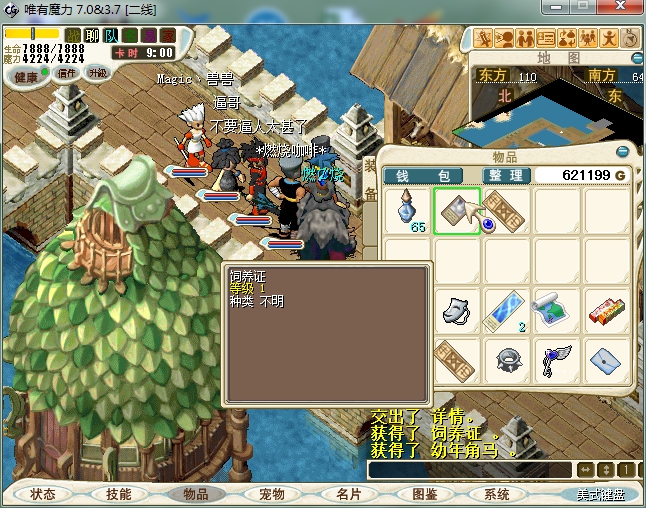The width and height of the screenshot is (646, 508).
Task: Open the 名片 name card menu
Action: 347,494
